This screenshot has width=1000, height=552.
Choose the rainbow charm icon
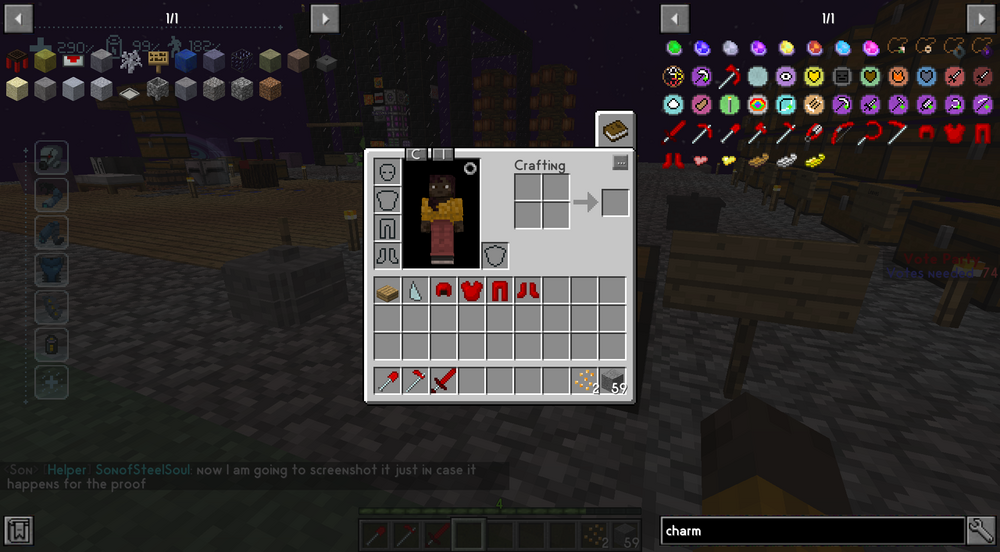758,104
